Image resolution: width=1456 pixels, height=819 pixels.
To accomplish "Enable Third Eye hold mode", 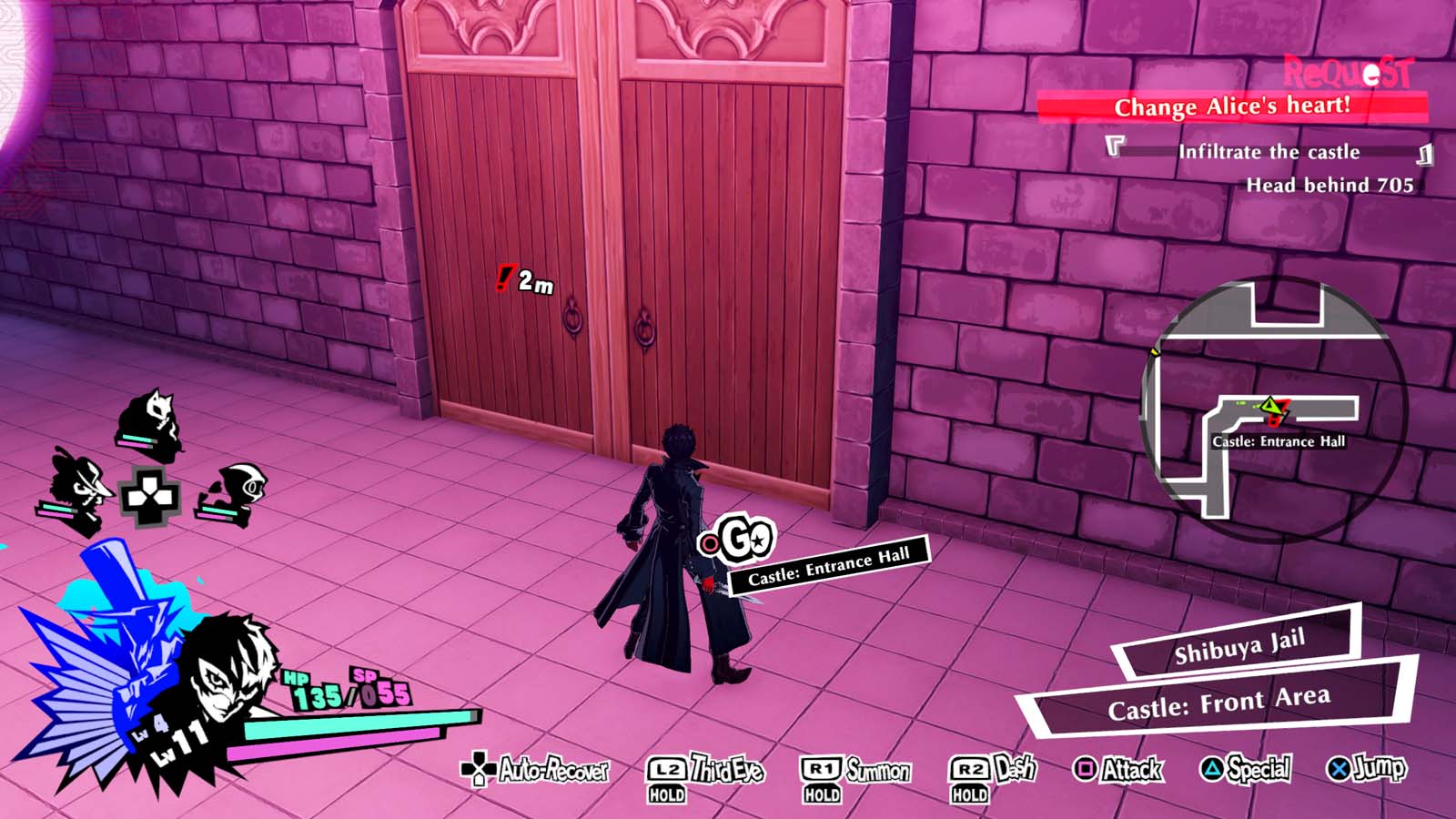I will [x=667, y=769].
